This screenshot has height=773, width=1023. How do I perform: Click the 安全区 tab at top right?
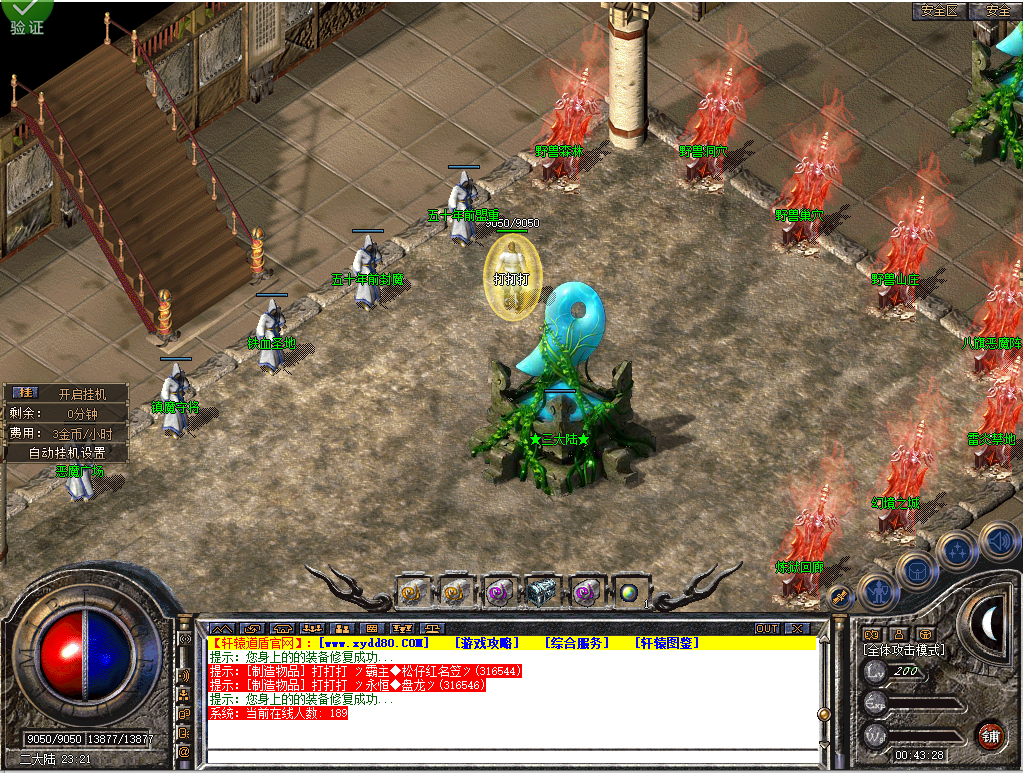pos(939,10)
